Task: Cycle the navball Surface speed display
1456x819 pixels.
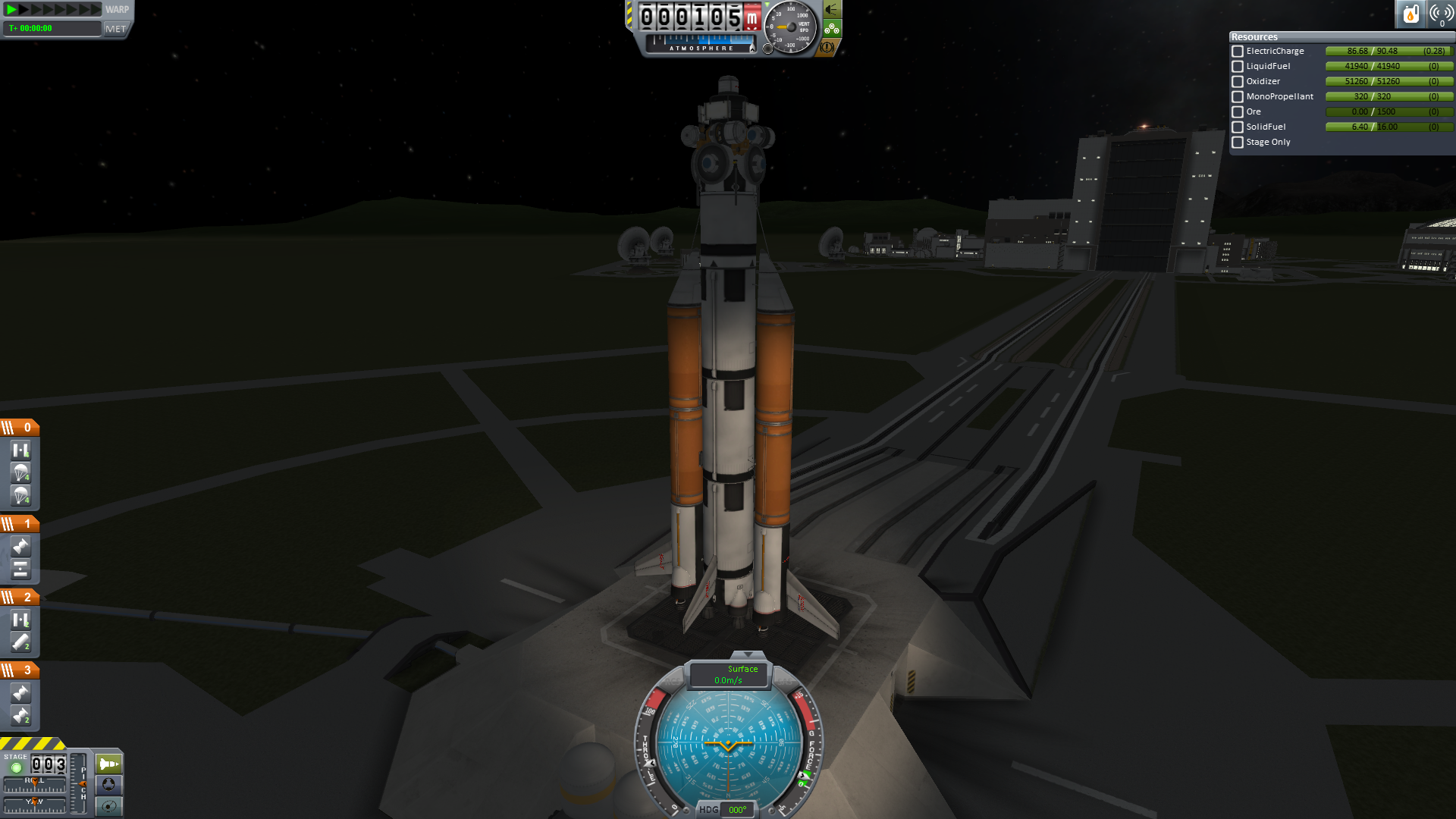Action: coord(729,675)
